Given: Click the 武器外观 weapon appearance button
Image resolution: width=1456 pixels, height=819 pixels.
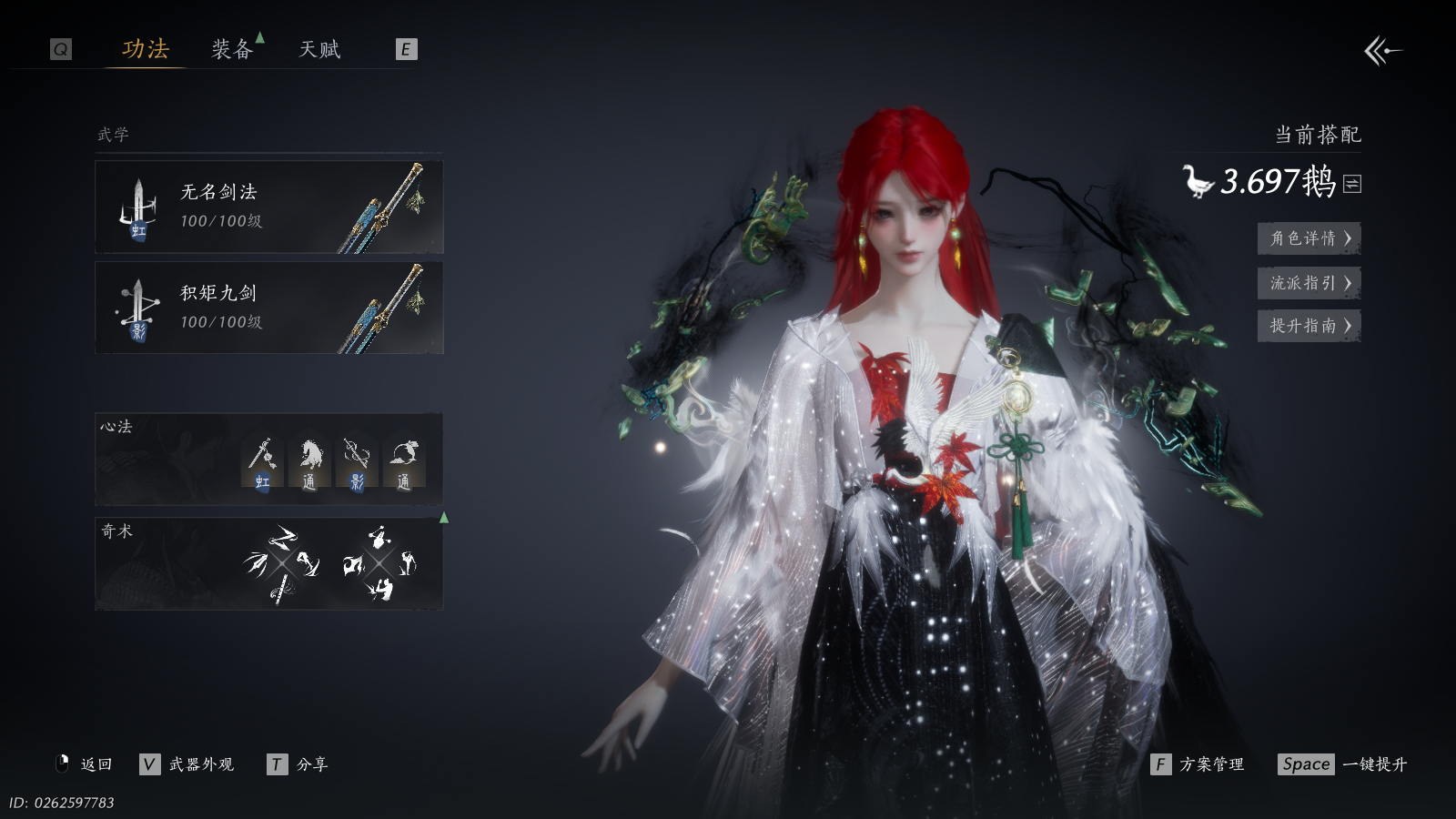Looking at the screenshot, I should click(x=187, y=764).
